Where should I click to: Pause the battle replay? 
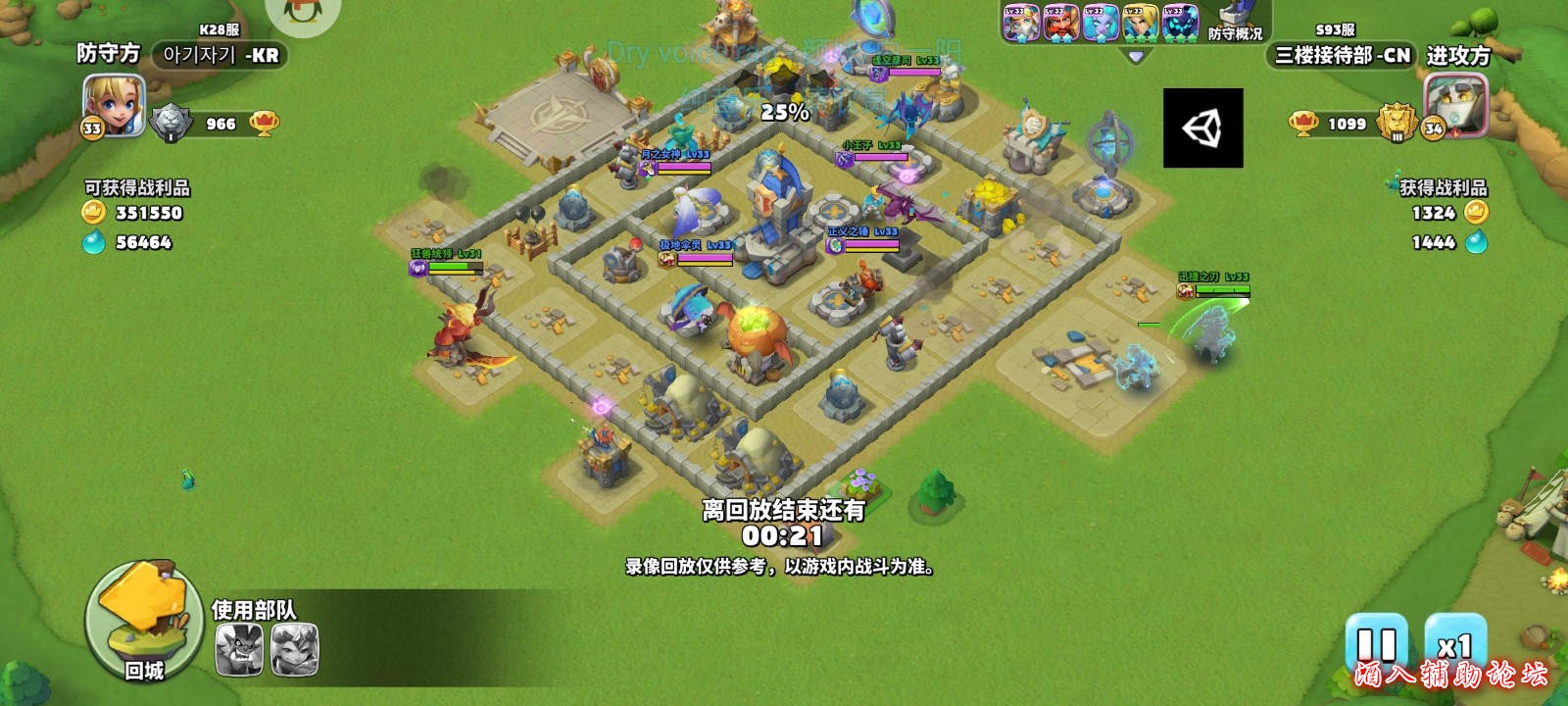1376,645
